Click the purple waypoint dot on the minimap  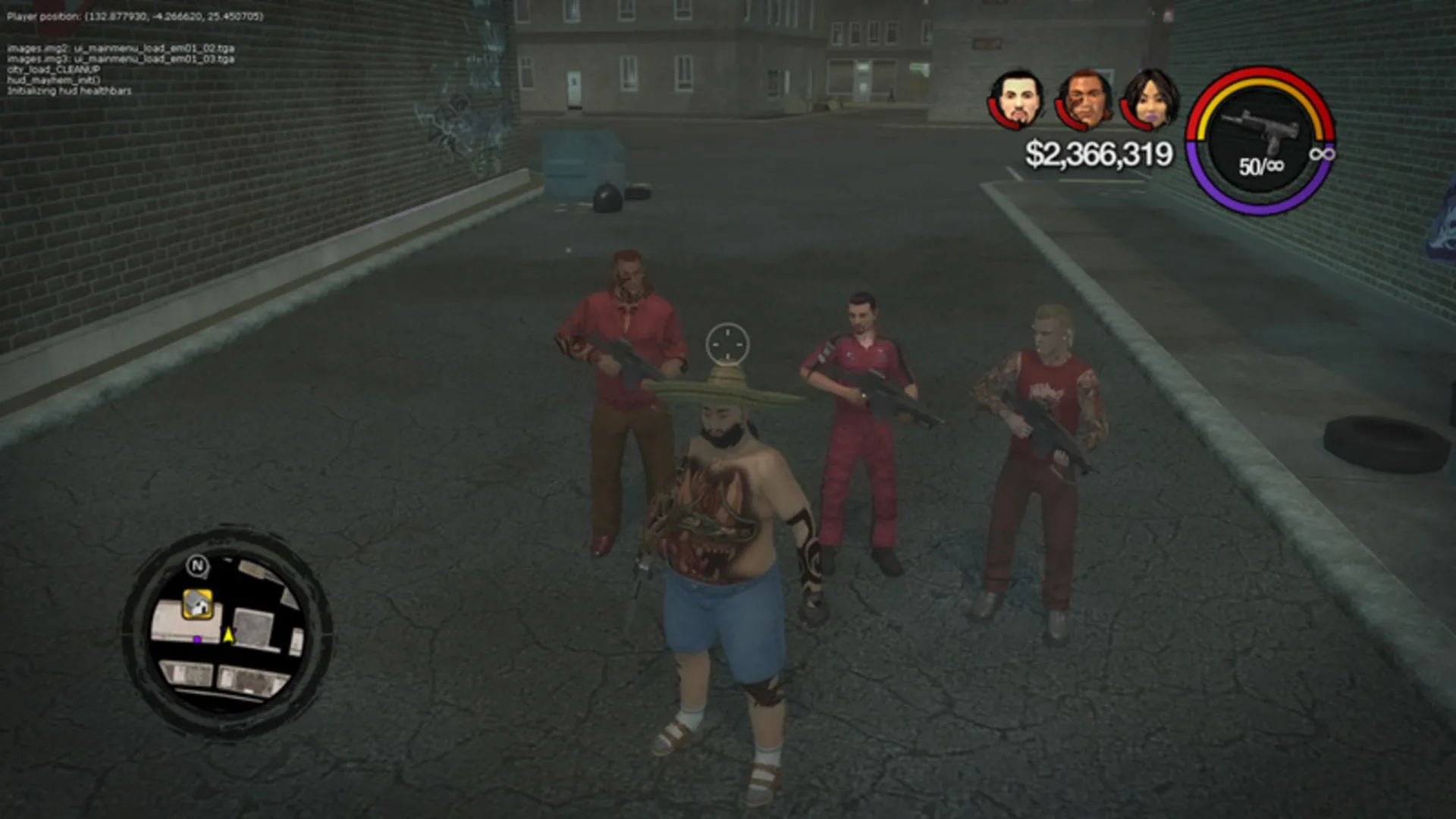click(197, 640)
